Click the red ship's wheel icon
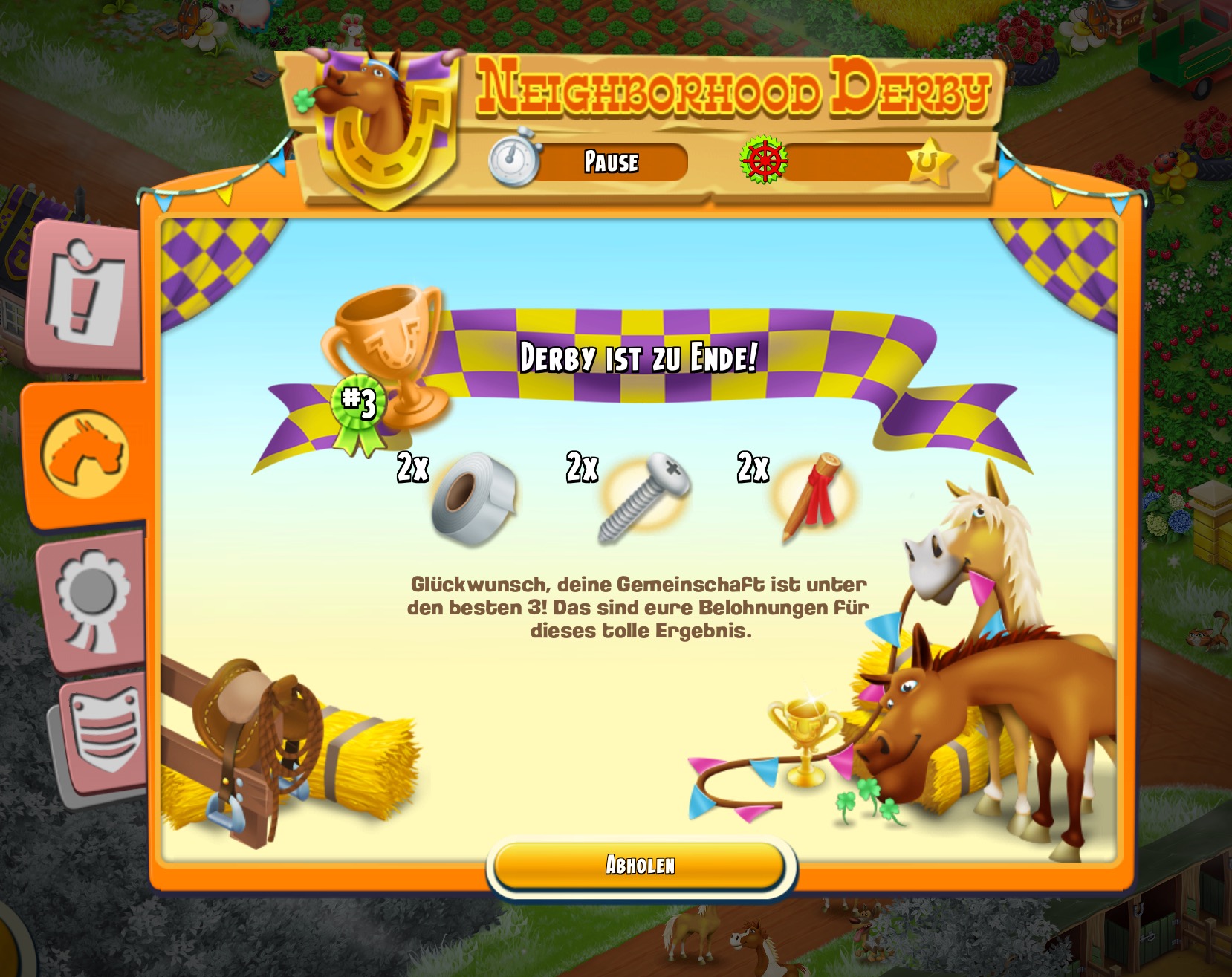1232x977 pixels. coord(764,160)
